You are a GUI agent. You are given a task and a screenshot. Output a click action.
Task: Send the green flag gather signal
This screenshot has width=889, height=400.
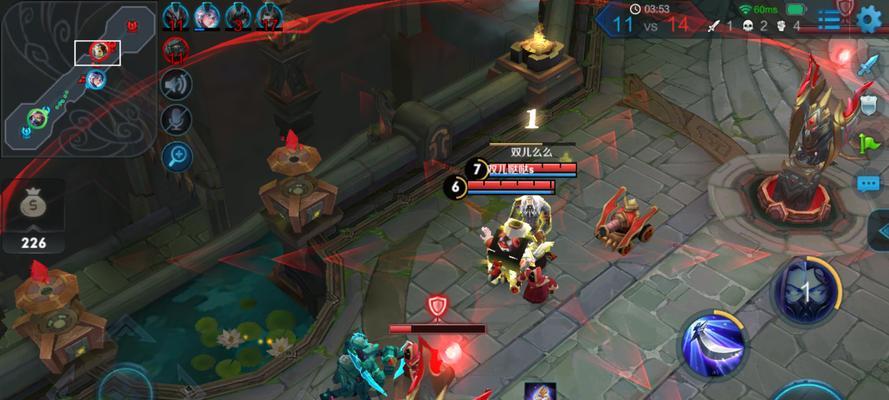coord(866,144)
